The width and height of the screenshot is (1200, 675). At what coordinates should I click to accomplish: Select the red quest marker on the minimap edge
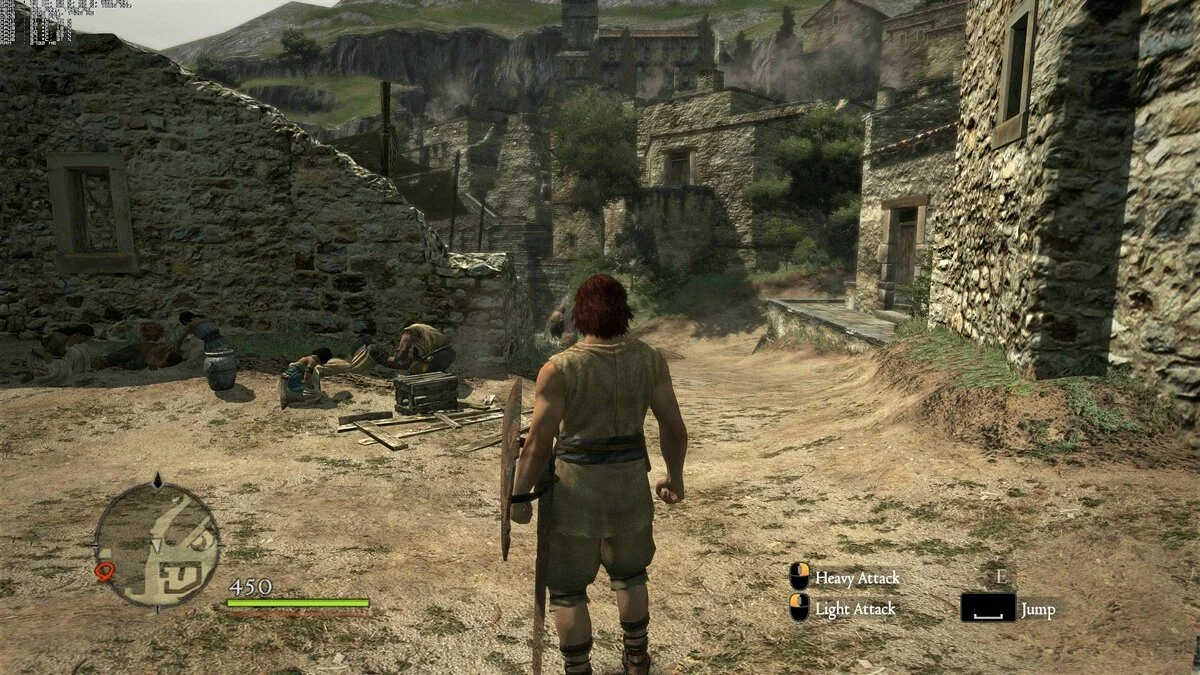(x=104, y=571)
